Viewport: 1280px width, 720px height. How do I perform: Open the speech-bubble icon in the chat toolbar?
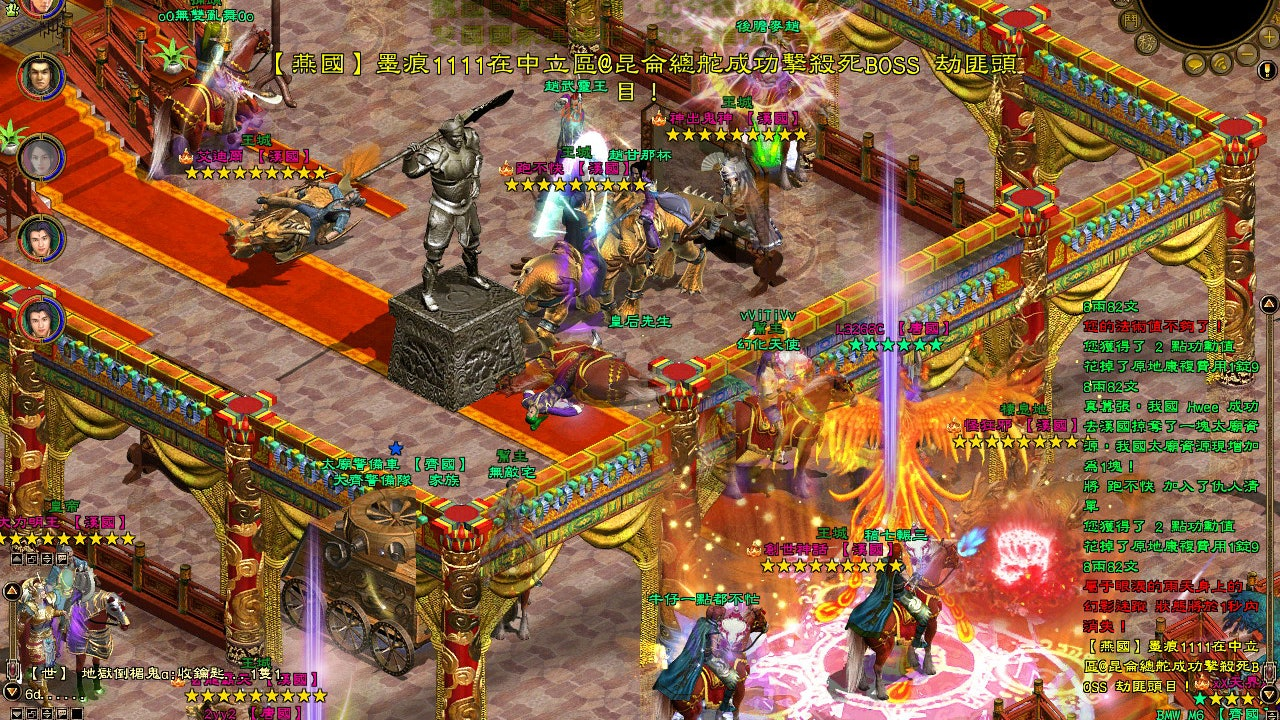click(62, 713)
